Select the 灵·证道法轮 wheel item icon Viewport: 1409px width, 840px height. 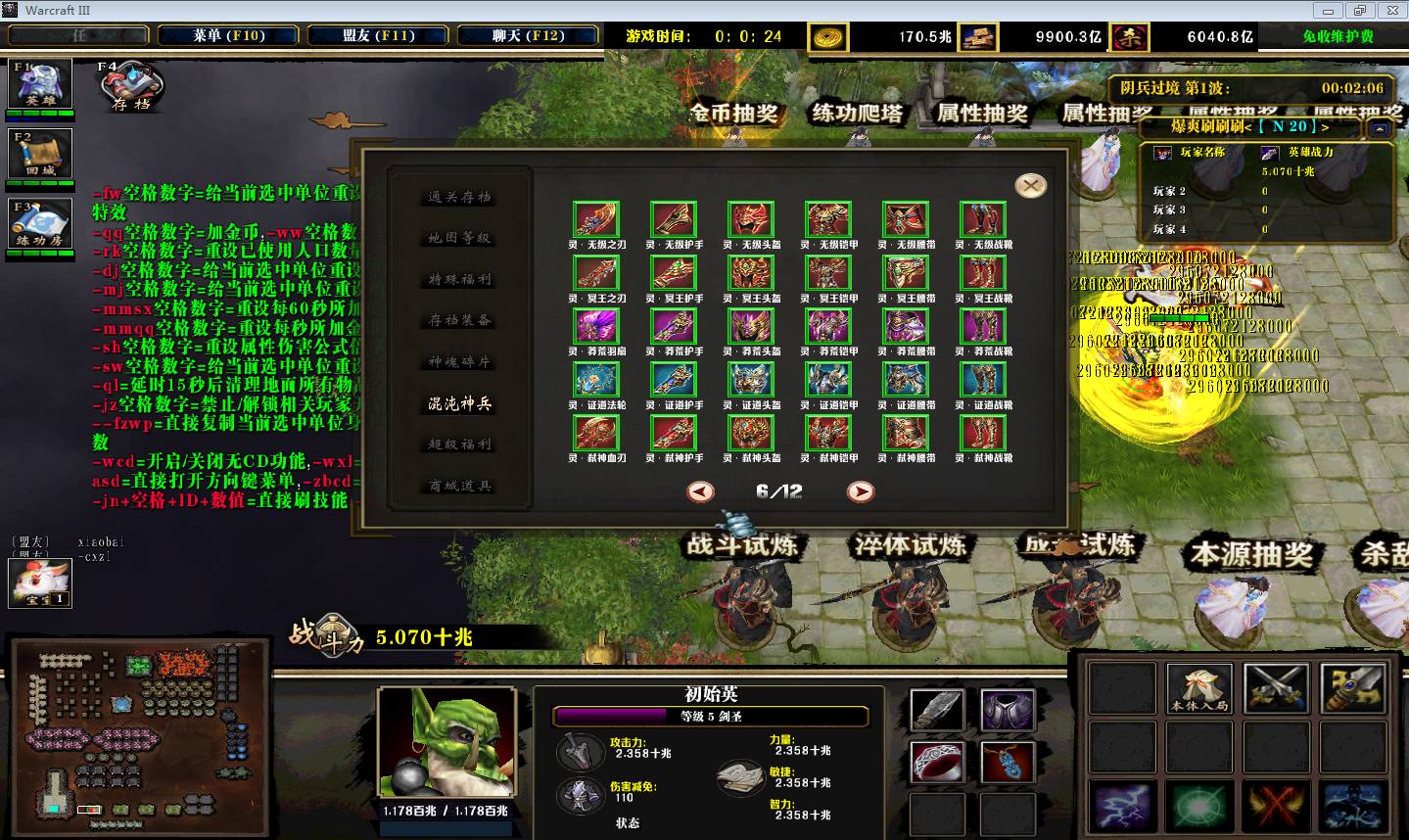click(x=597, y=381)
